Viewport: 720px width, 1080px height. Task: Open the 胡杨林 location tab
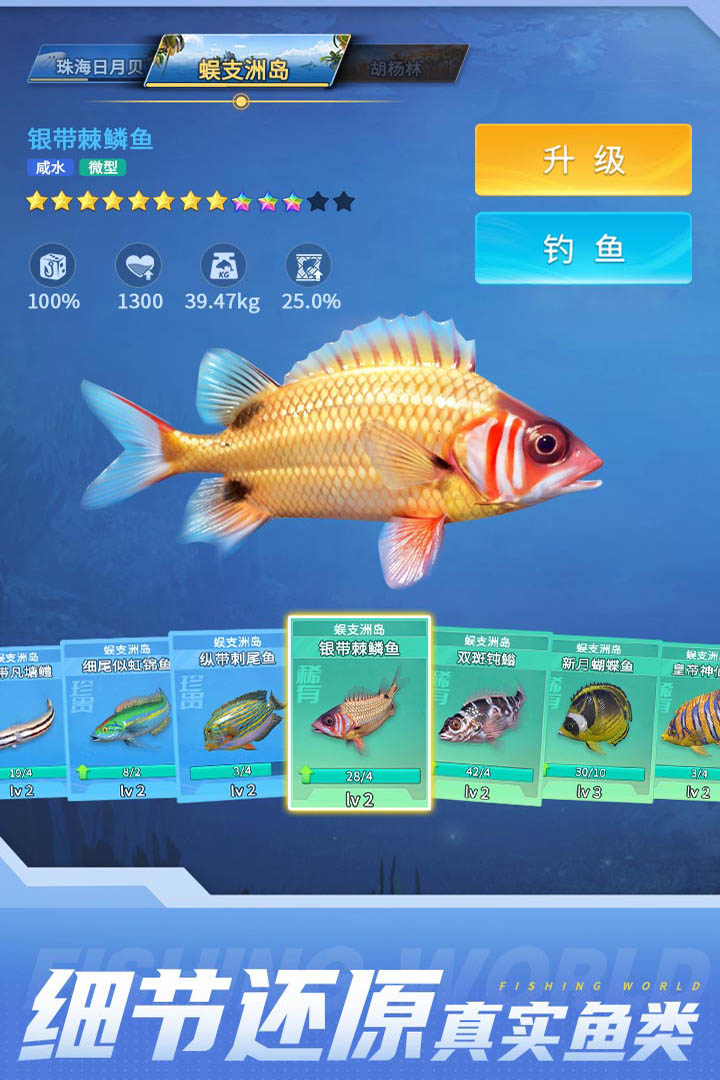click(x=400, y=68)
